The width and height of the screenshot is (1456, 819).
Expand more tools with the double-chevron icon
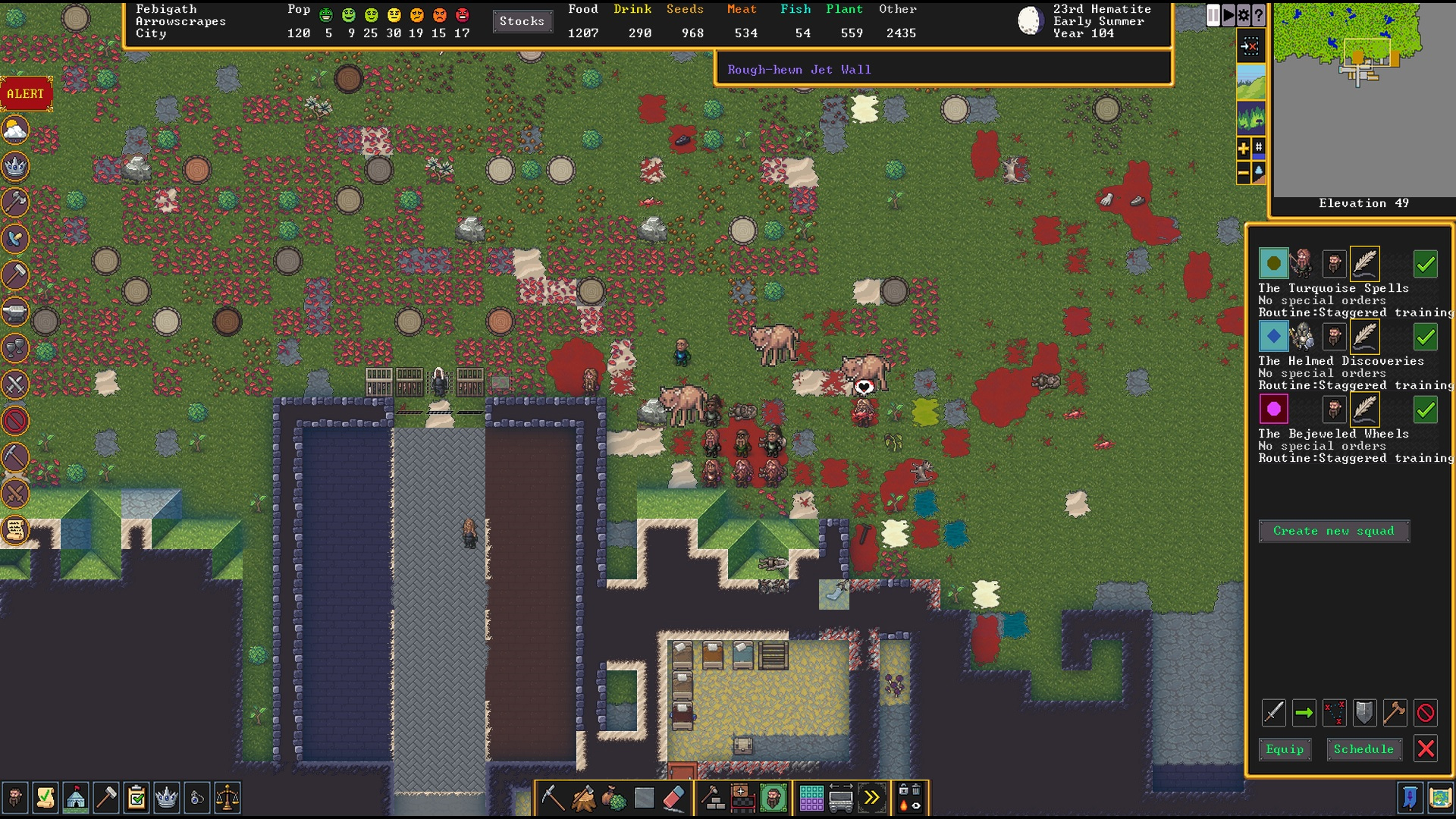[x=872, y=798]
